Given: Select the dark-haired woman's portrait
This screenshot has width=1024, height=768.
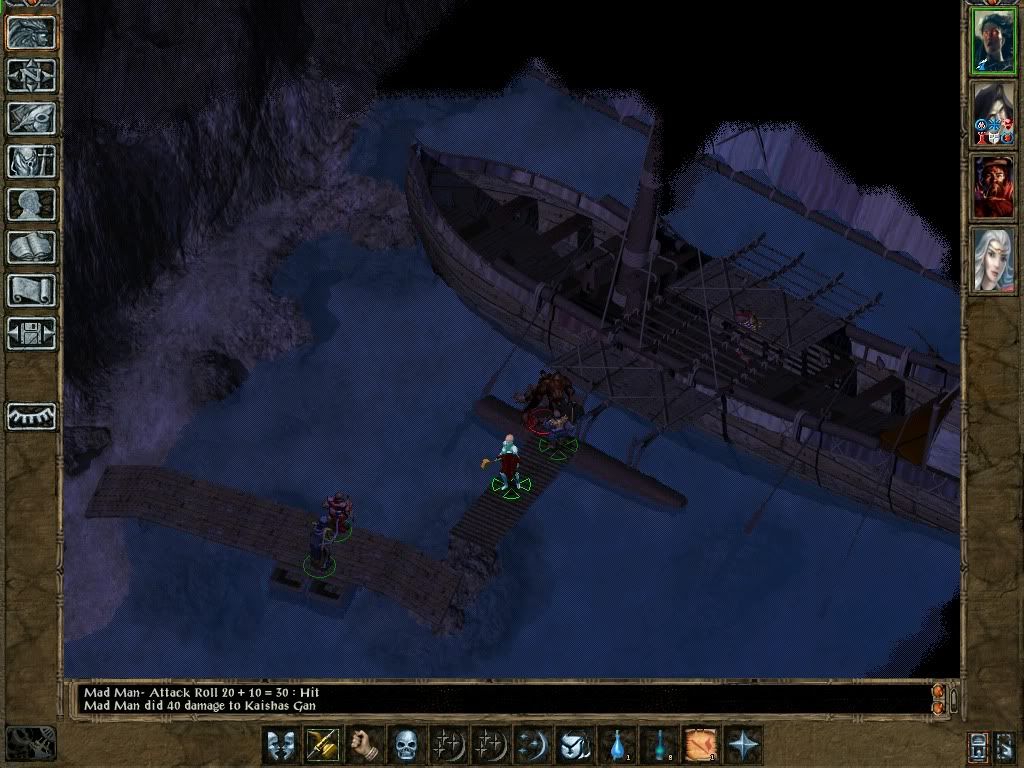Looking at the screenshot, I should coord(994,114).
